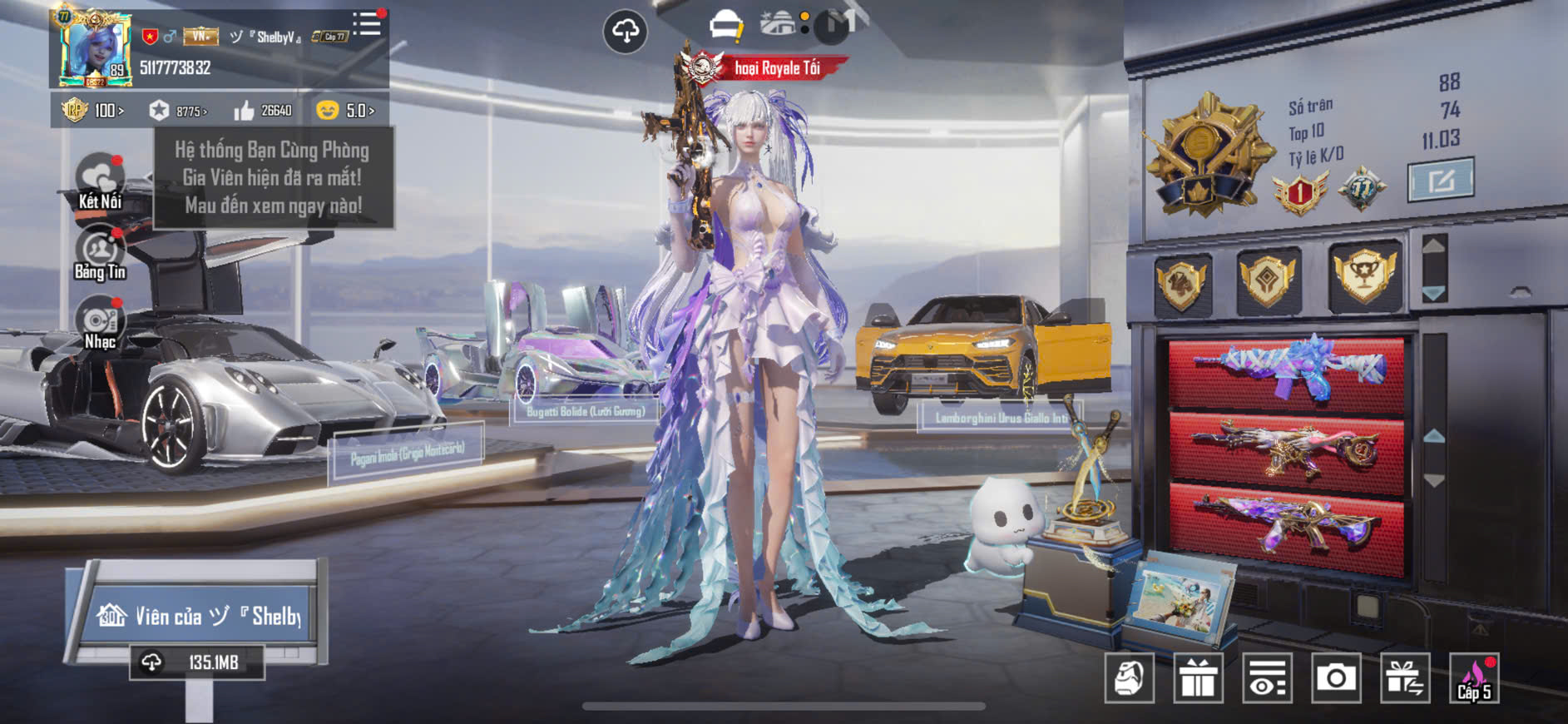This screenshot has height=724, width=1568.
Task: Open the gift box button
Action: 1198,678
